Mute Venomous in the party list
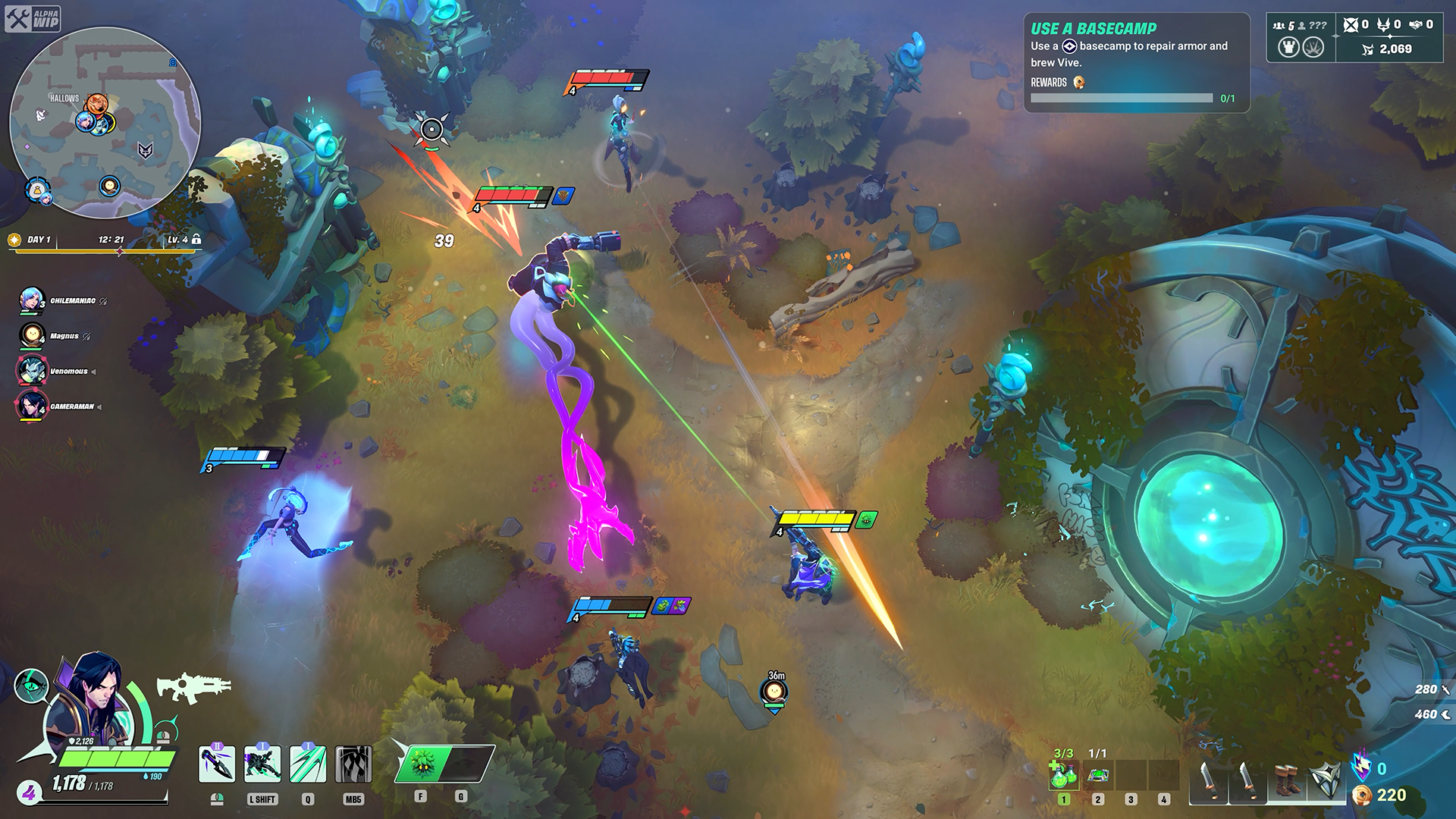This screenshot has height=819, width=1456. [x=93, y=371]
